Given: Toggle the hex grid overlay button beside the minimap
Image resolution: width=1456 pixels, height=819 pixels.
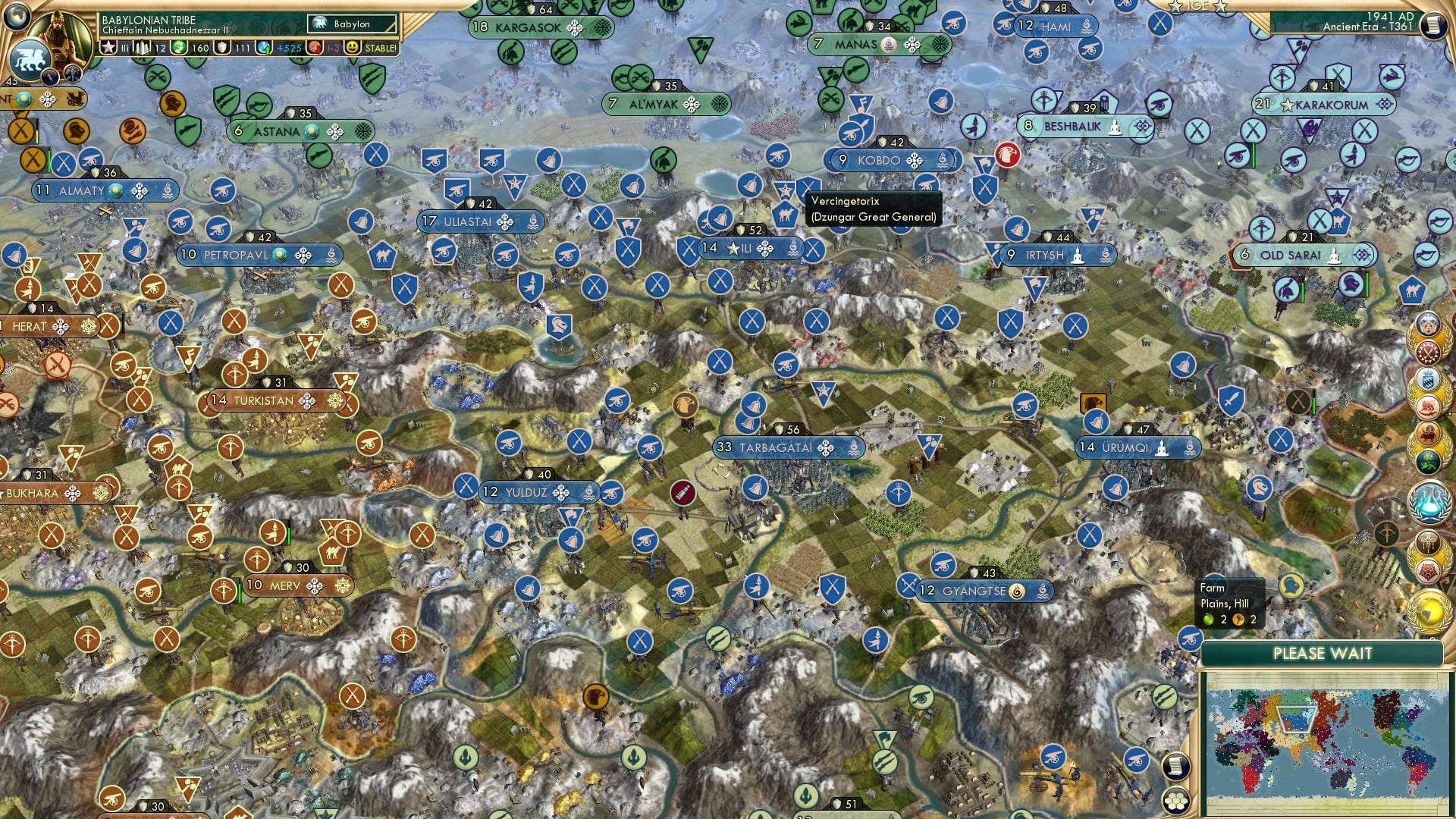Looking at the screenshot, I should pos(1176,802).
